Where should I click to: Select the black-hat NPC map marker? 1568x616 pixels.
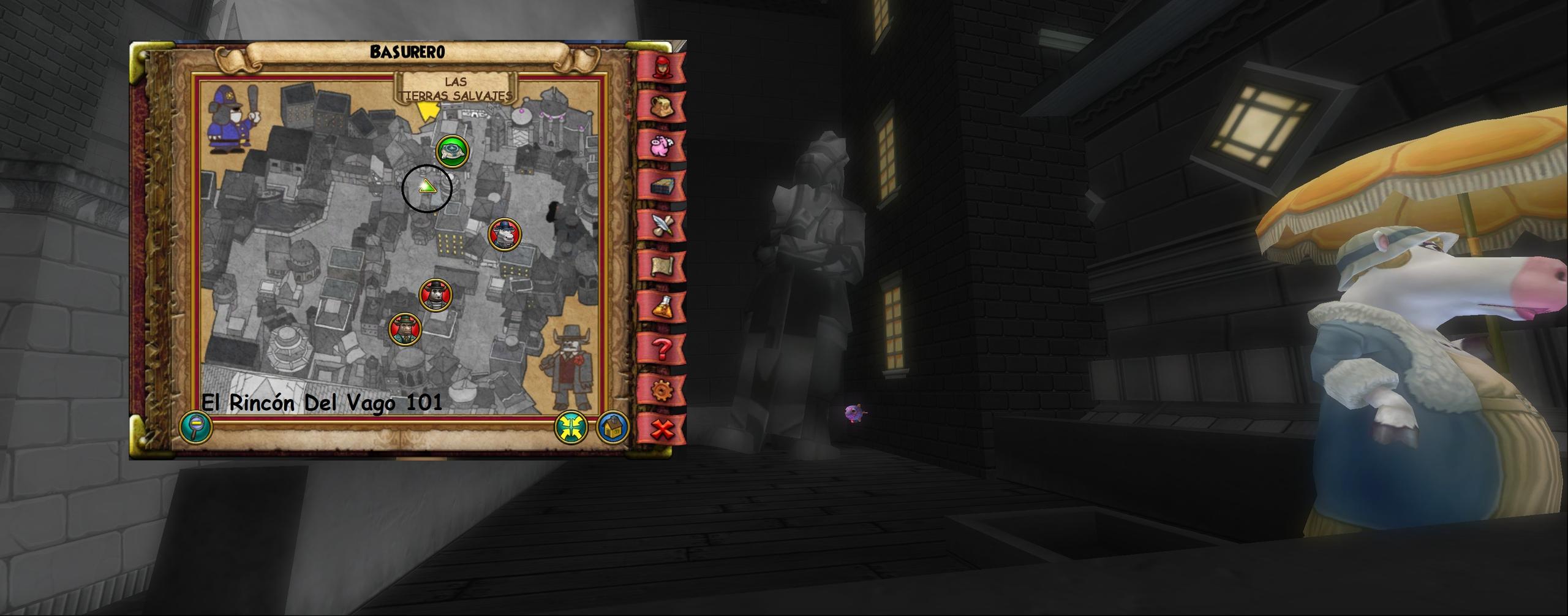435,295
